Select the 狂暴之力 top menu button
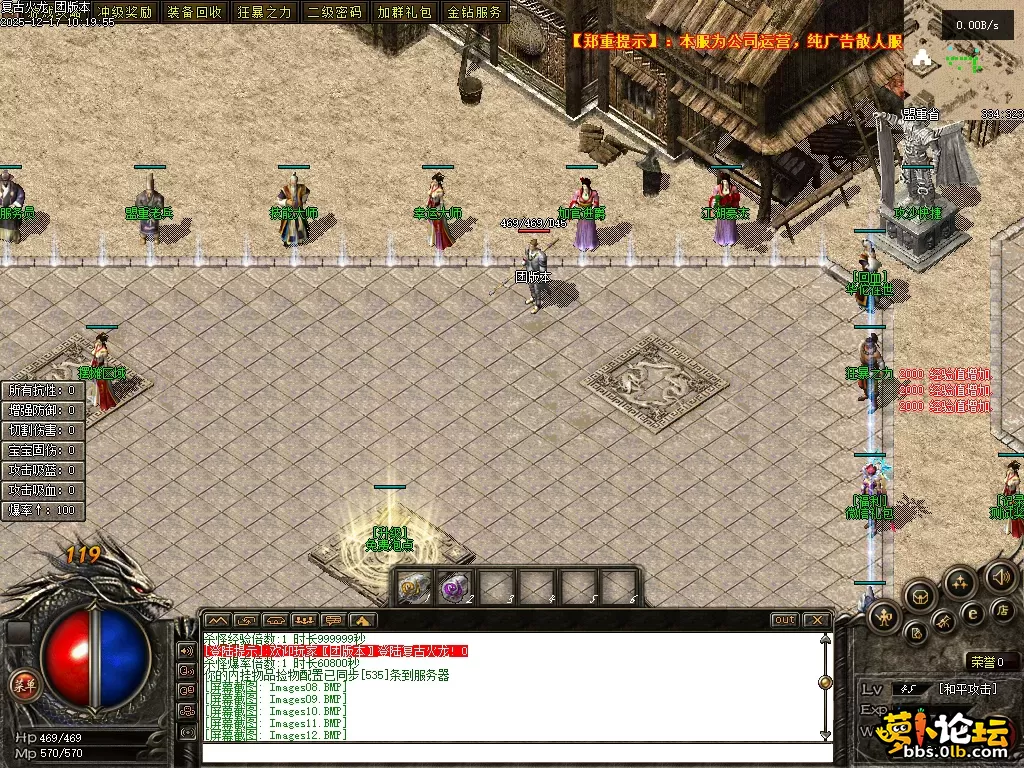Image resolution: width=1024 pixels, height=768 pixels. pyautogui.click(x=265, y=13)
